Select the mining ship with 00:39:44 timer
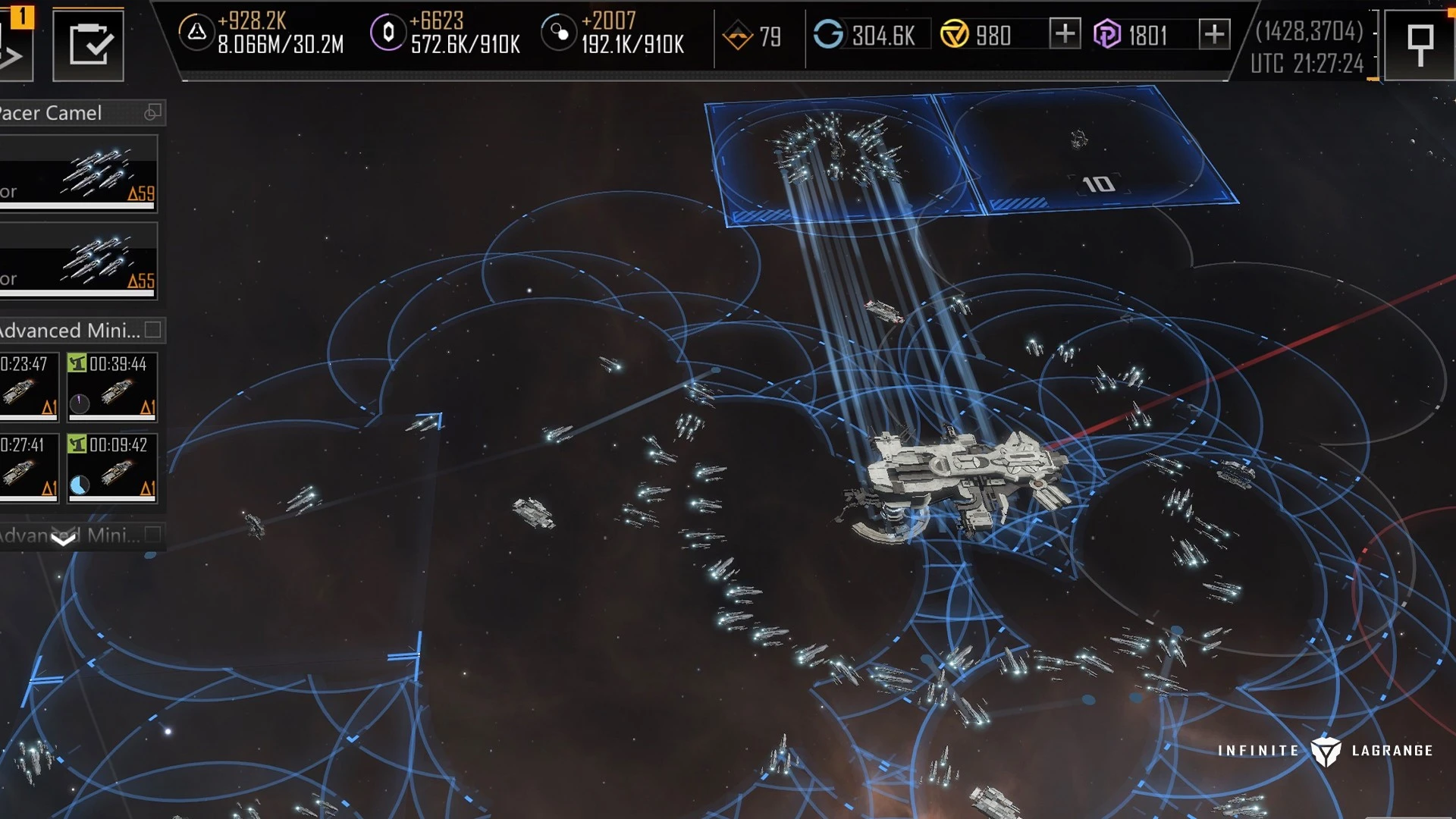The height and width of the screenshot is (819, 1456). (112, 386)
